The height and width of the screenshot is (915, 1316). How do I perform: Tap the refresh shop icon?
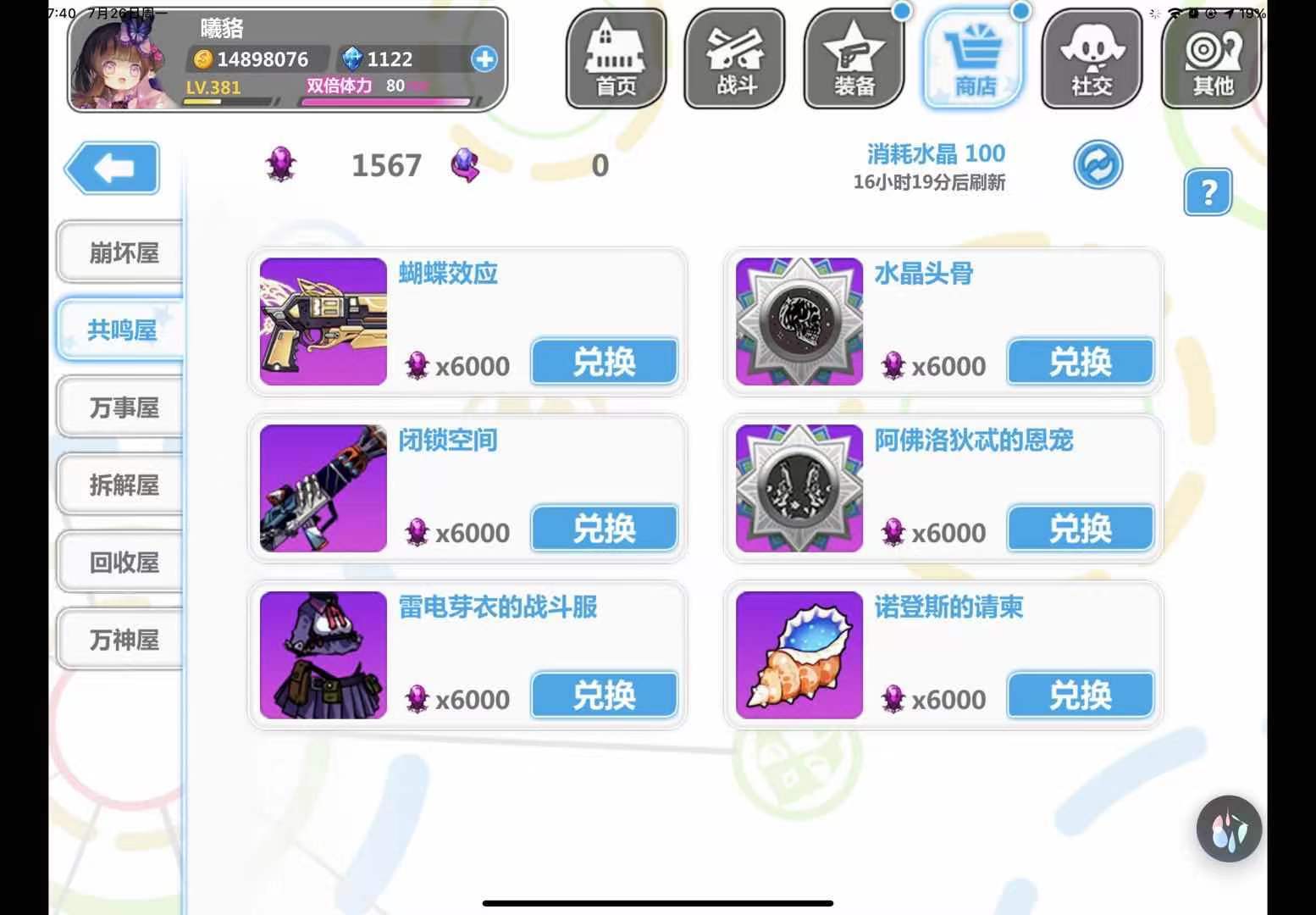[x=1098, y=164]
